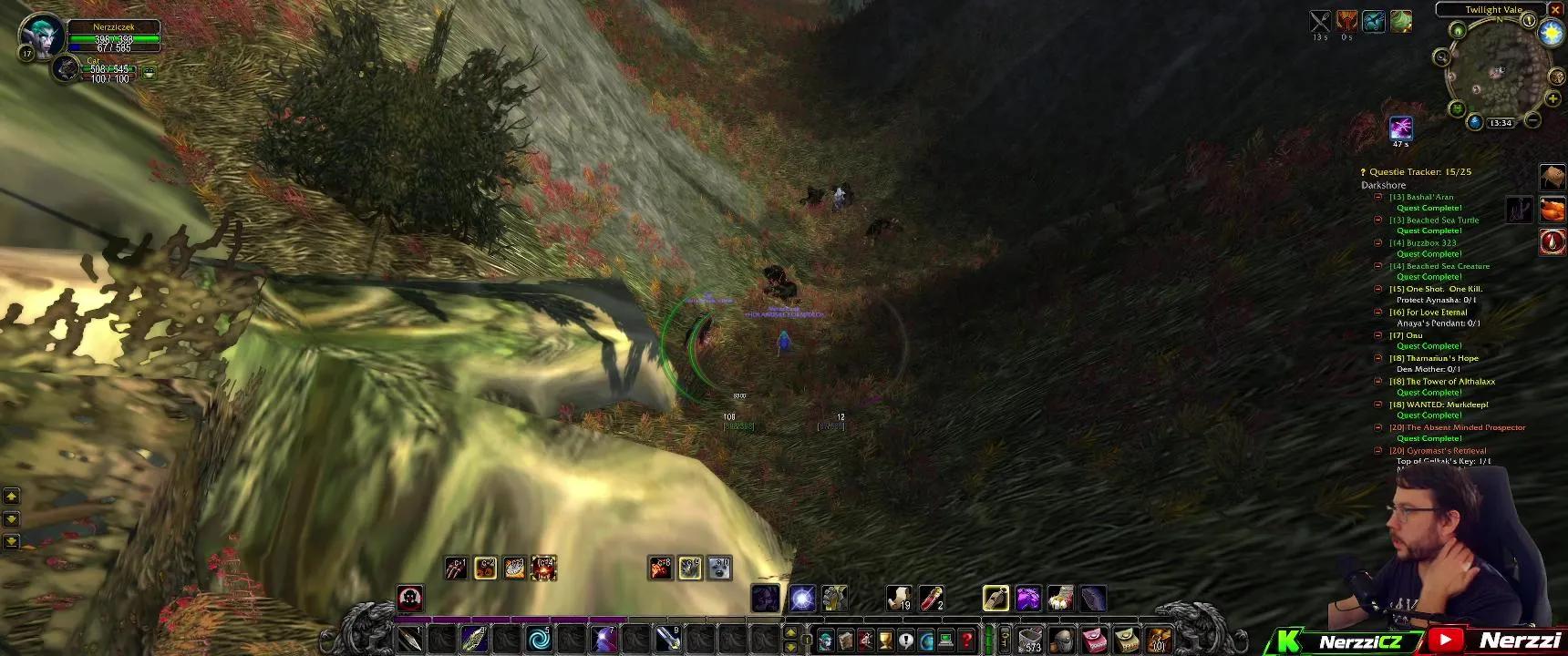Toggle the Questie eye icon on the minimap
Image resolution: width=1568 pixels, height=656 pixels.
pos(1459,30)
